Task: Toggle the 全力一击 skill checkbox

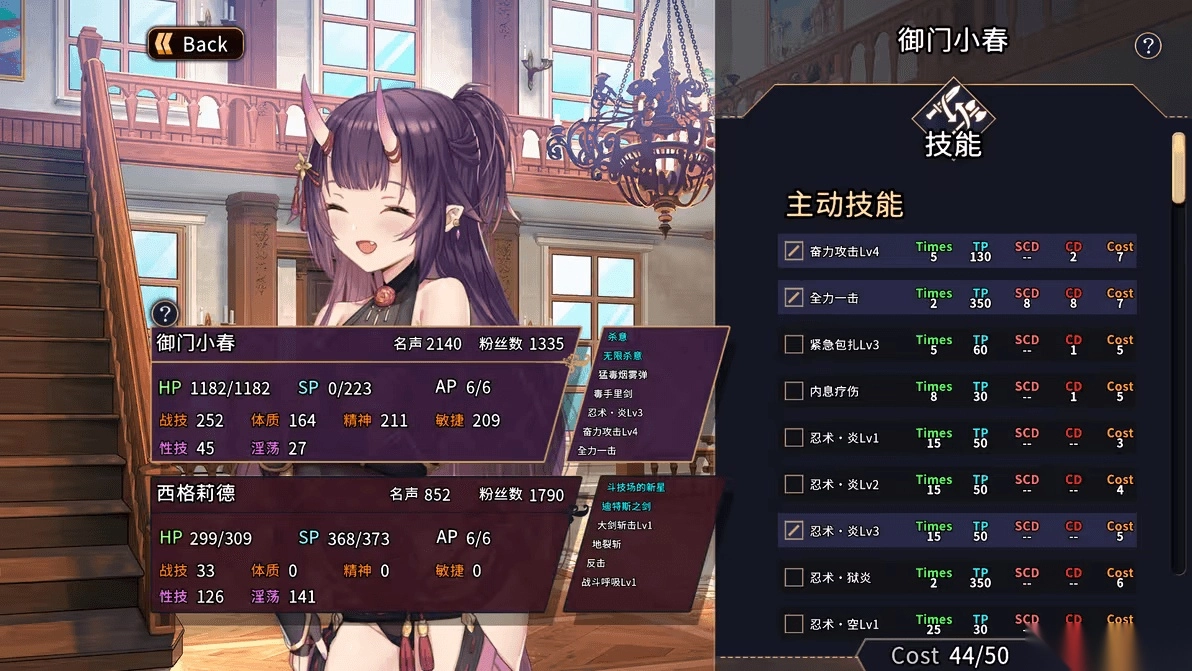Action: coord(794,298)
